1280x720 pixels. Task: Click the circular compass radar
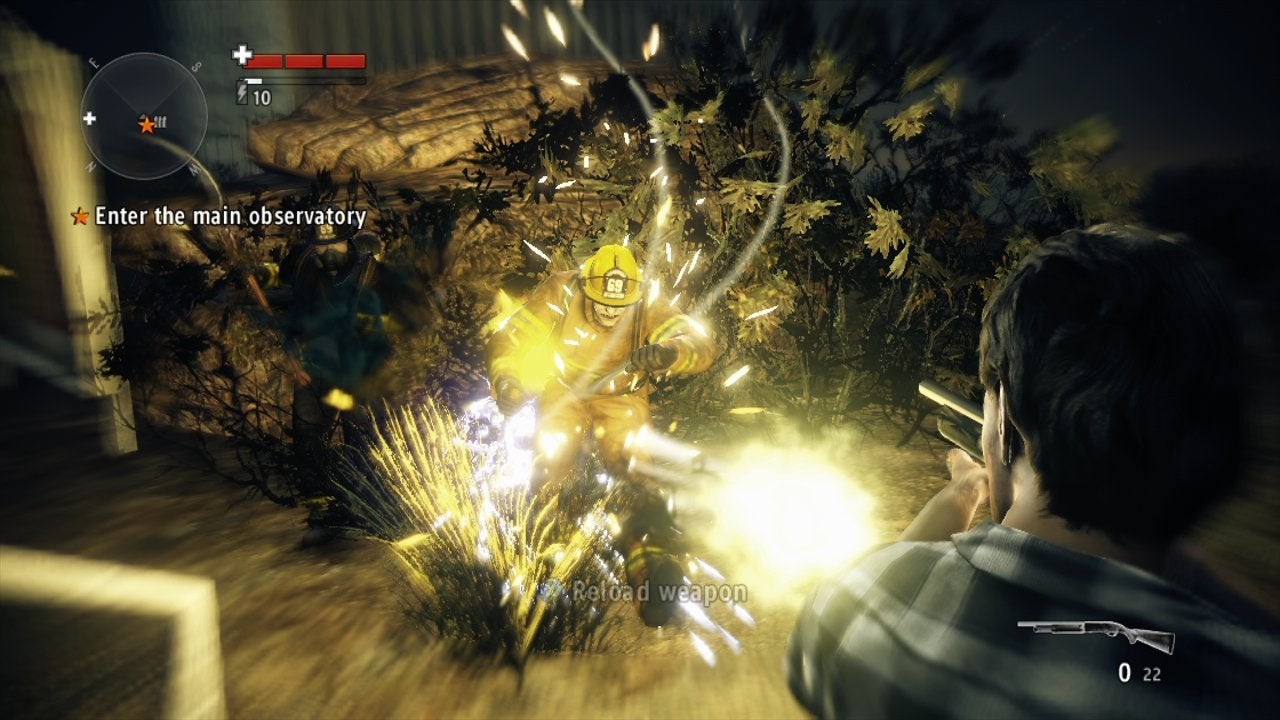143,116
